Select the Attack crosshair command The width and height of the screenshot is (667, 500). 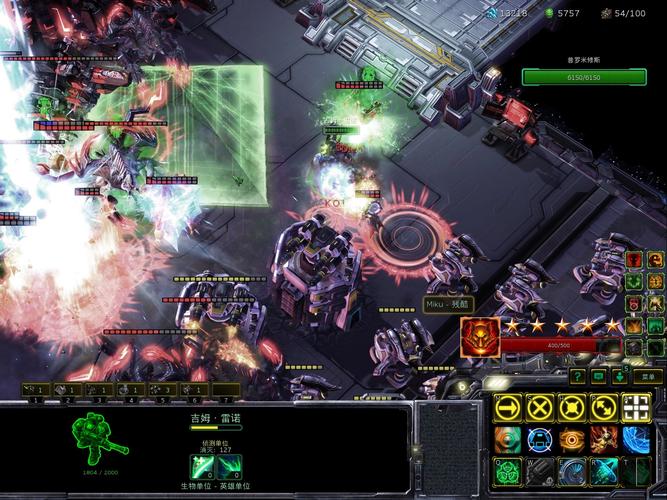click(636, 407)
